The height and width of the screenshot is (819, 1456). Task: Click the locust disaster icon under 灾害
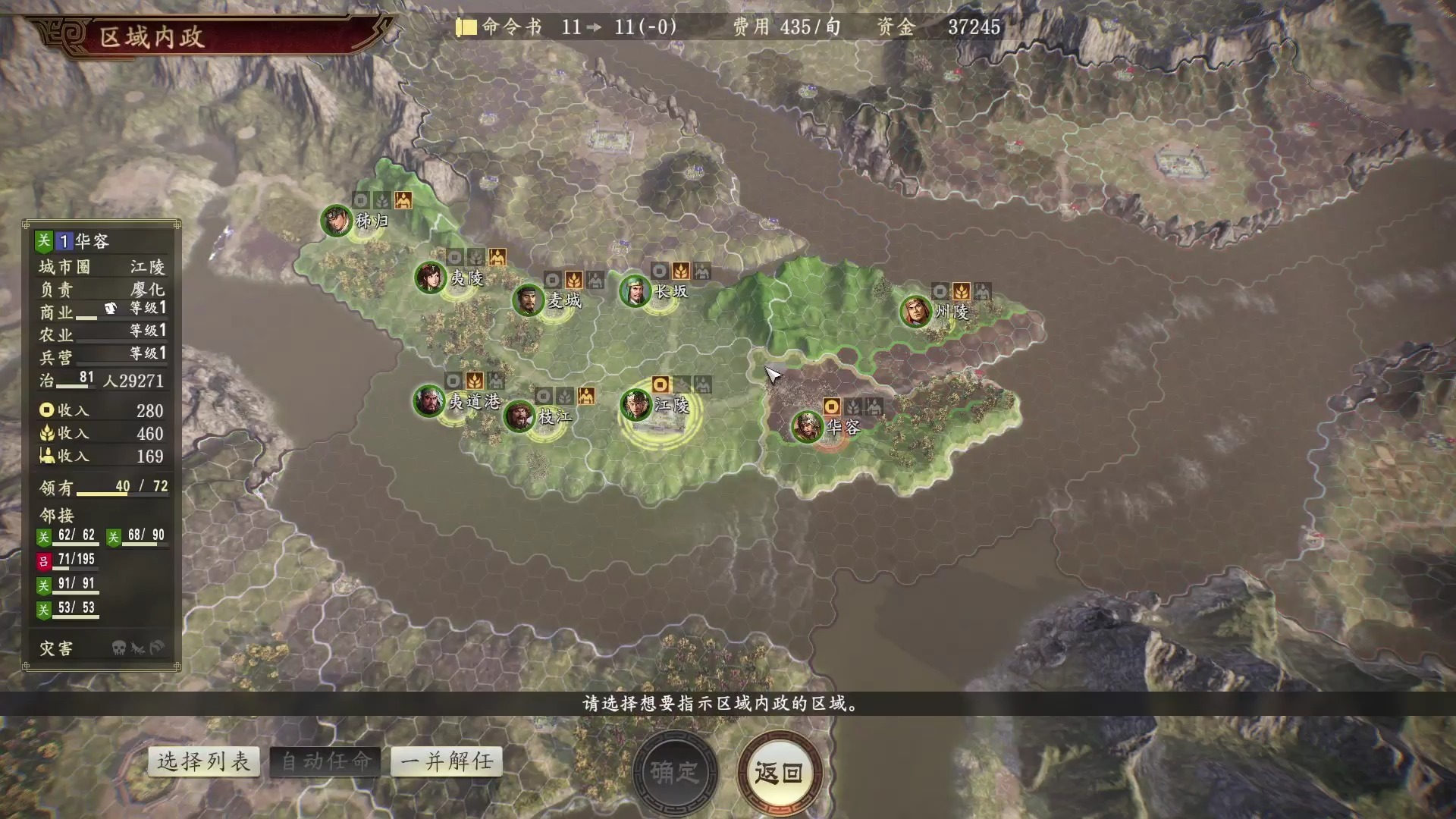pos(138,648)
